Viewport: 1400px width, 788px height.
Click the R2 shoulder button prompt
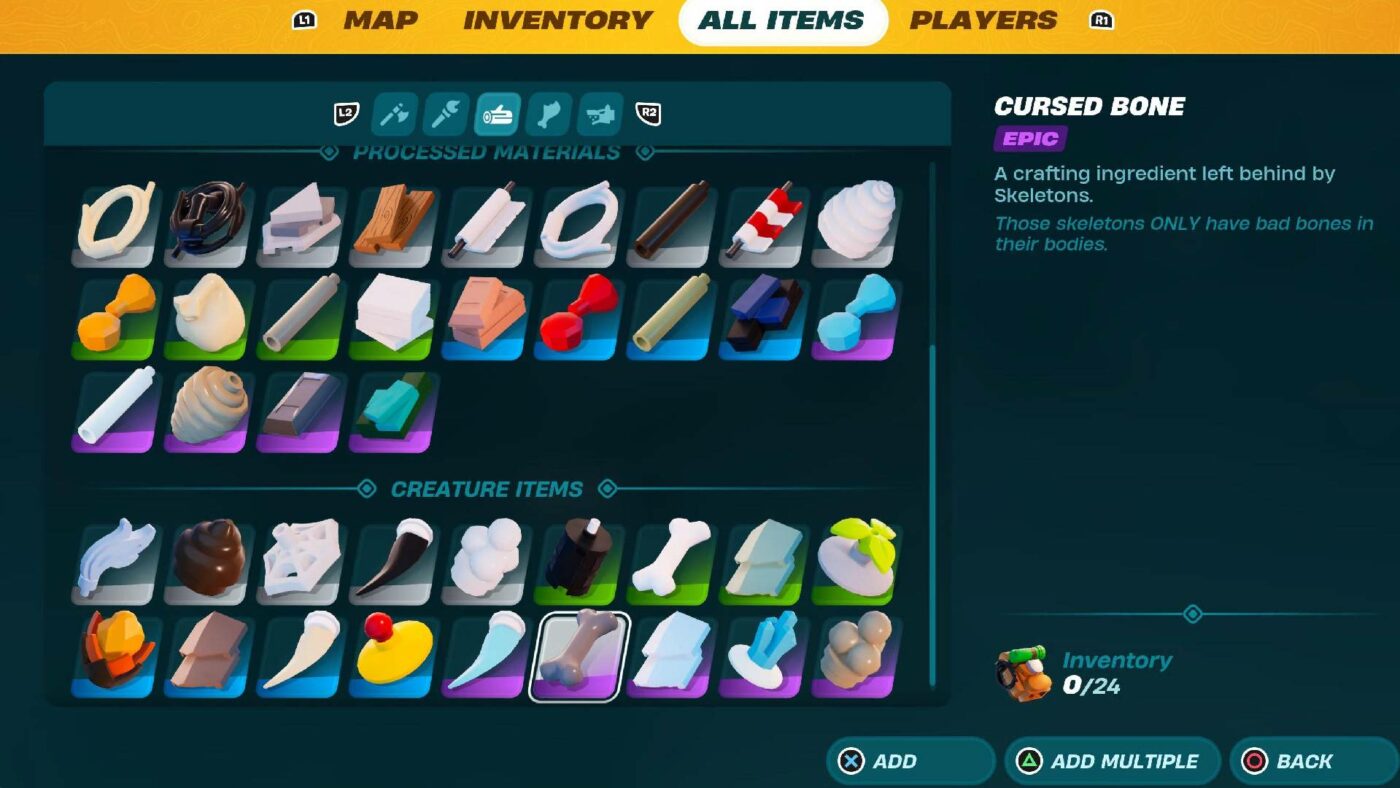click(648, 113)
